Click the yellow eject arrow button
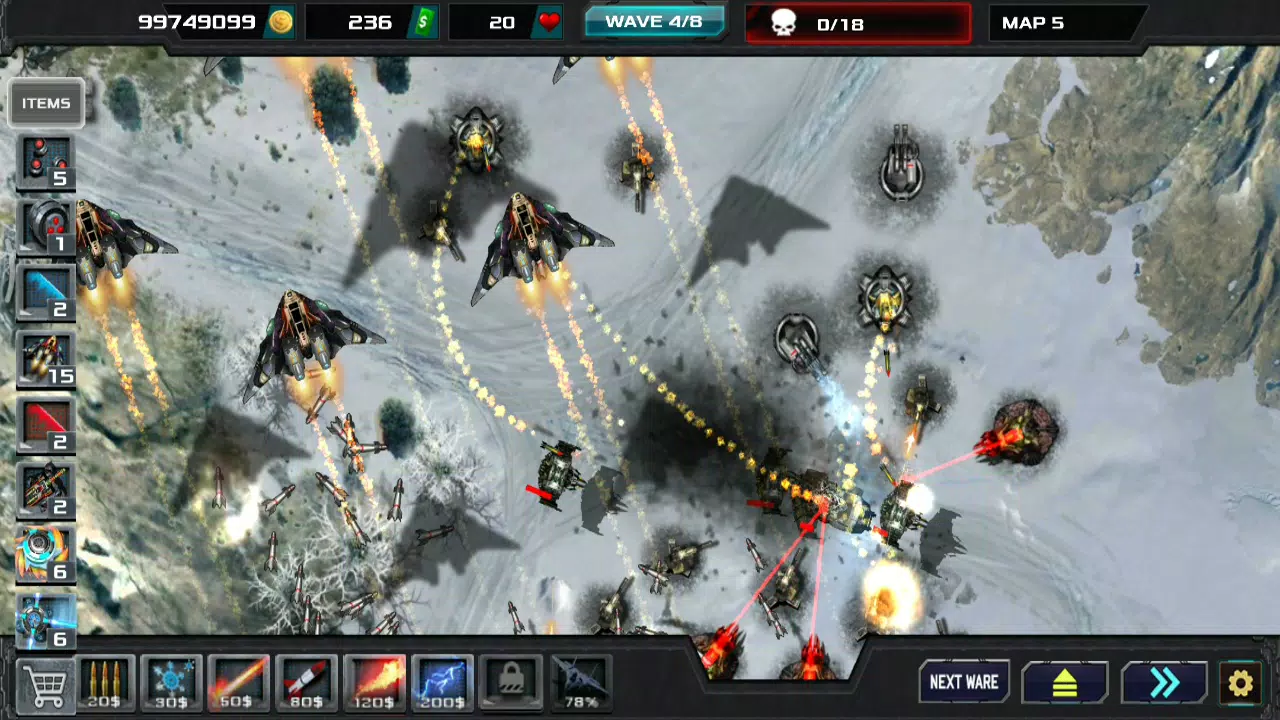 1064,683
